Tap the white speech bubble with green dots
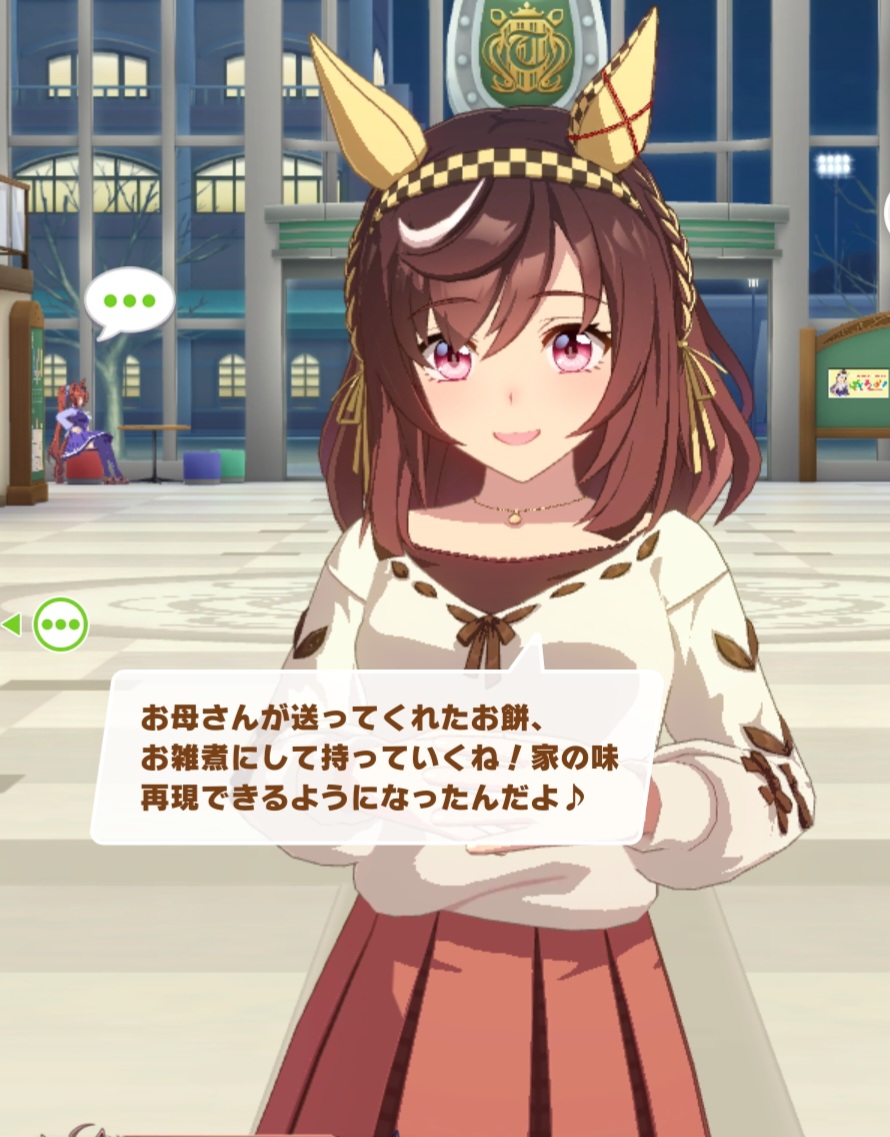The height and width of the screenshot is (1137, 890). [129, 300]
